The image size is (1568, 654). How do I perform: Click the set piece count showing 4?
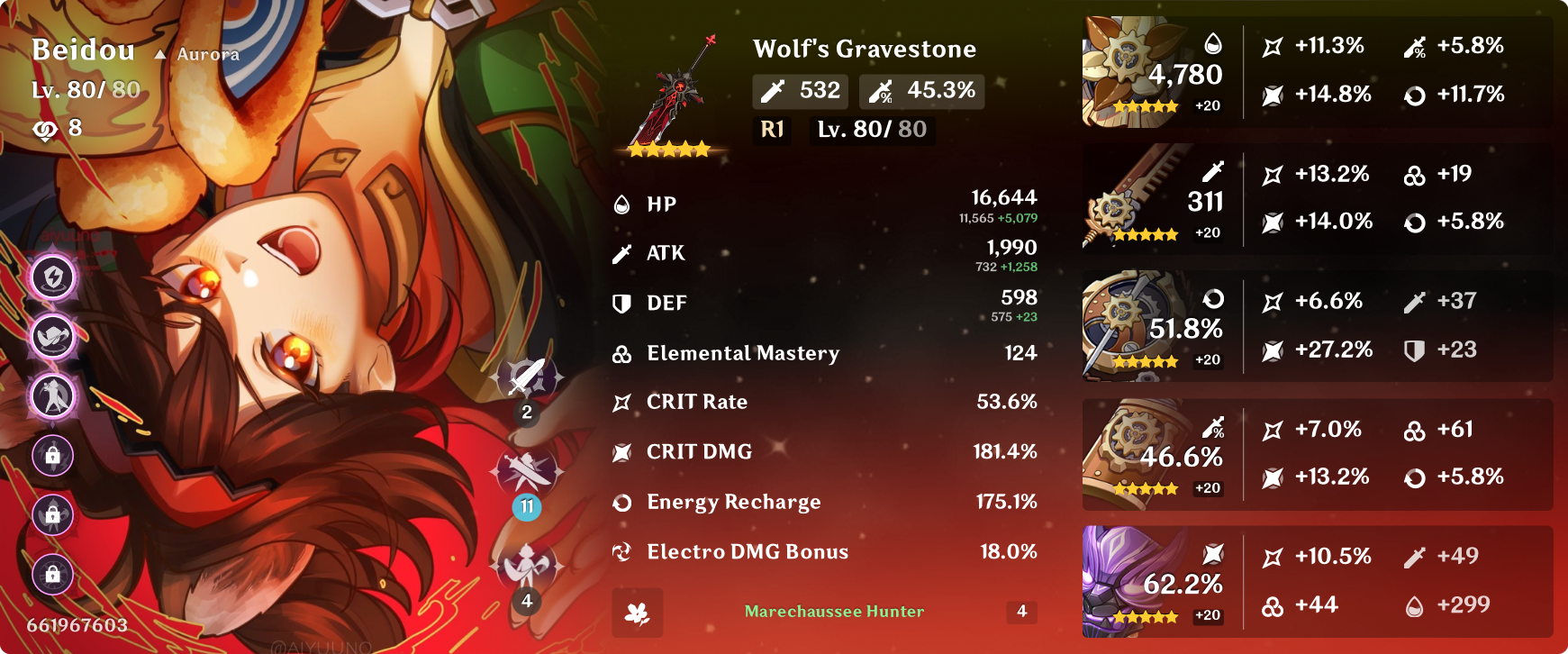point(1020,613)
